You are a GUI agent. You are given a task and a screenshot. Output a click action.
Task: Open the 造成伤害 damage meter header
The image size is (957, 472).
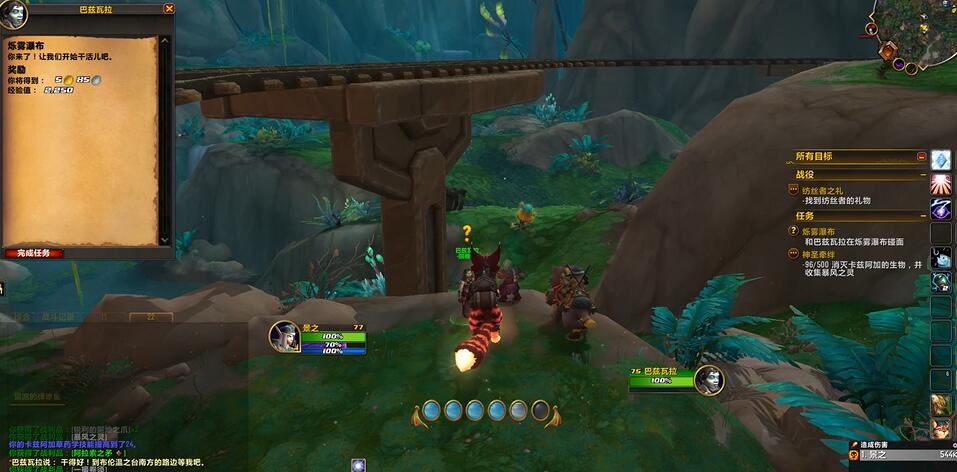click(880, 444)
